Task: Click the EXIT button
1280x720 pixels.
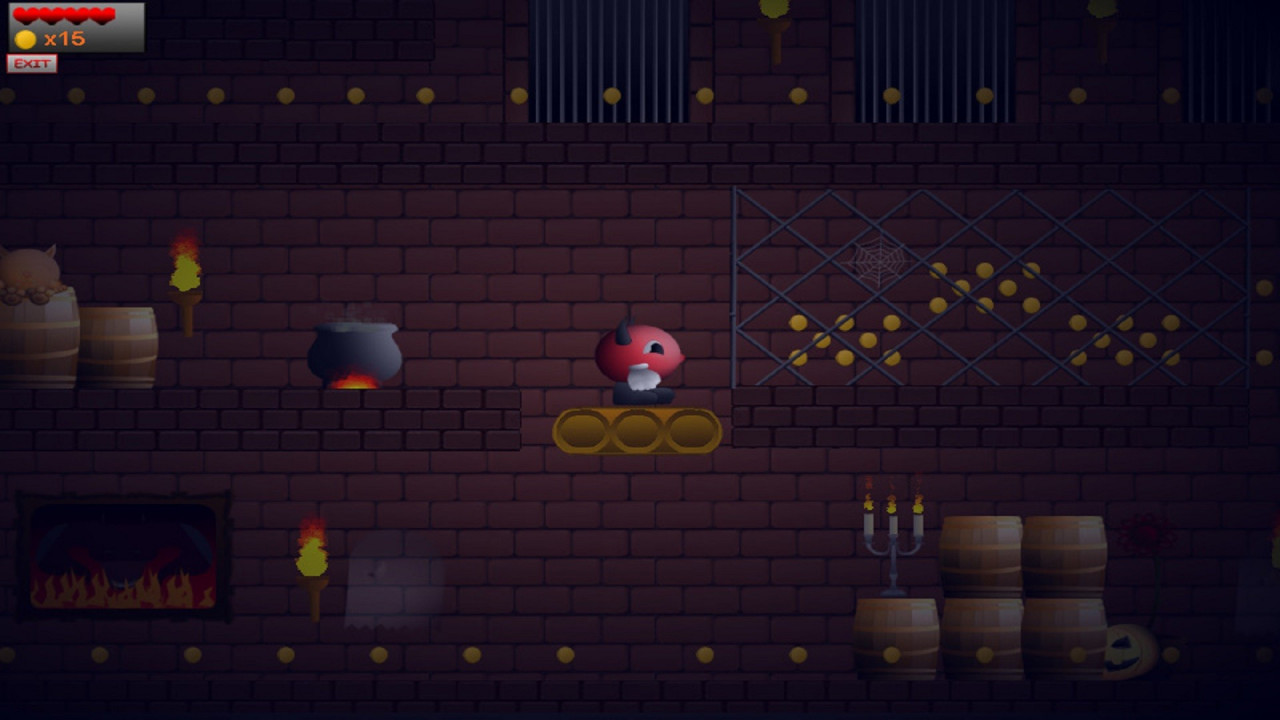Action: (x=32, y=64)
